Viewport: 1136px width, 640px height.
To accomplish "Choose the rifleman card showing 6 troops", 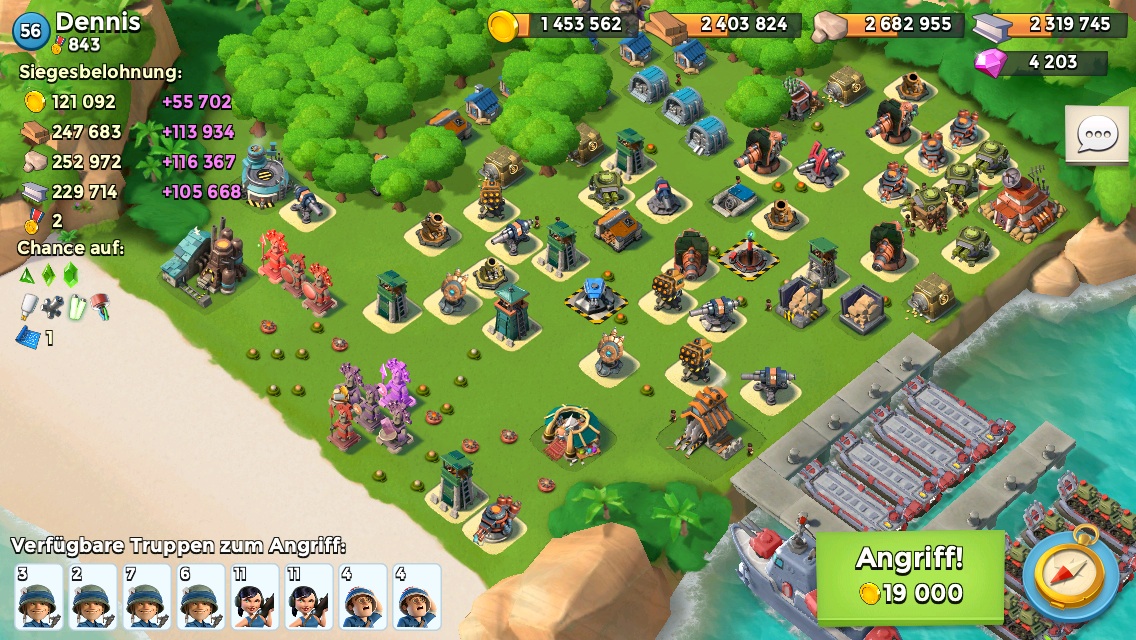I will tap(200, 597).
